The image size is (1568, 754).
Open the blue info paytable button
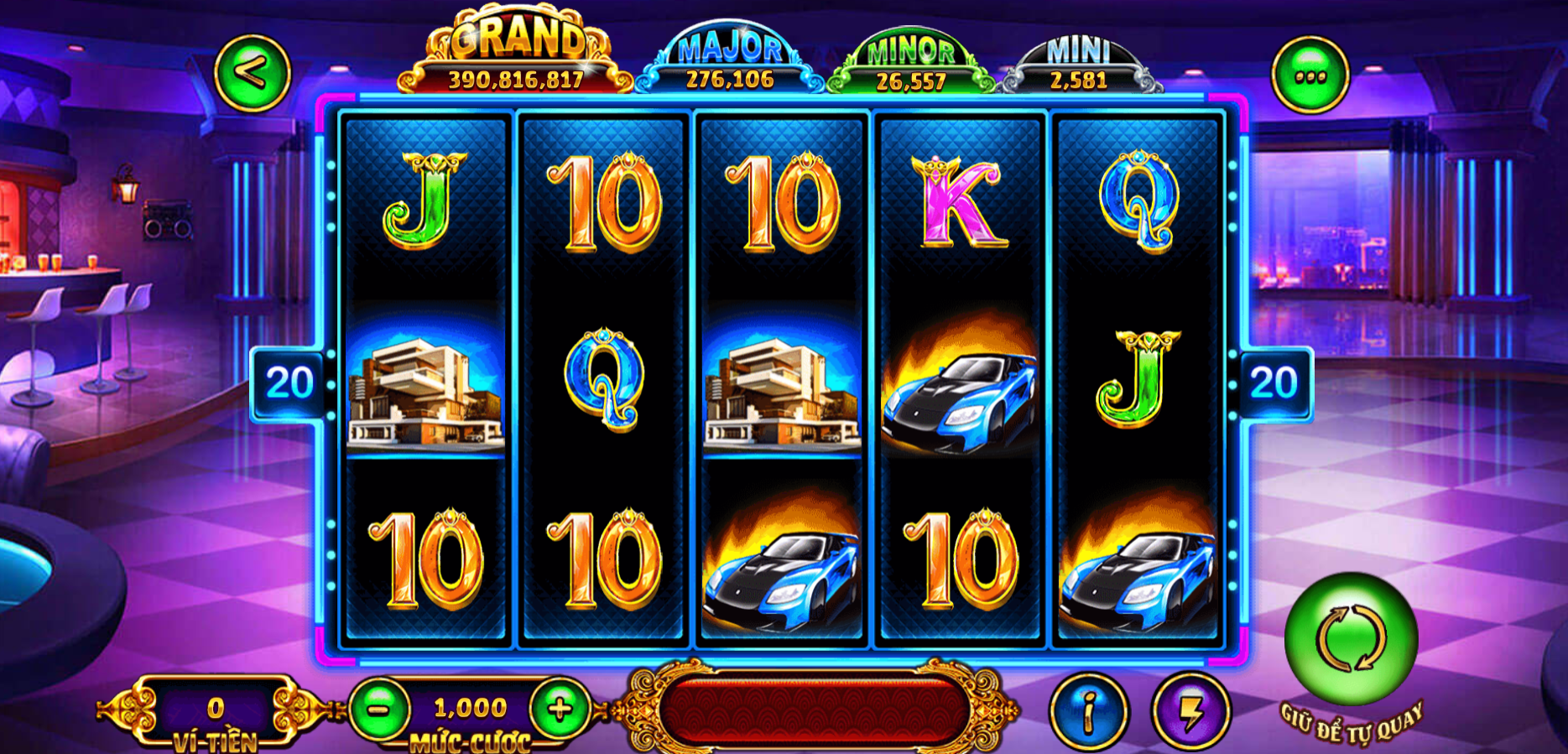pos(1089,711)
